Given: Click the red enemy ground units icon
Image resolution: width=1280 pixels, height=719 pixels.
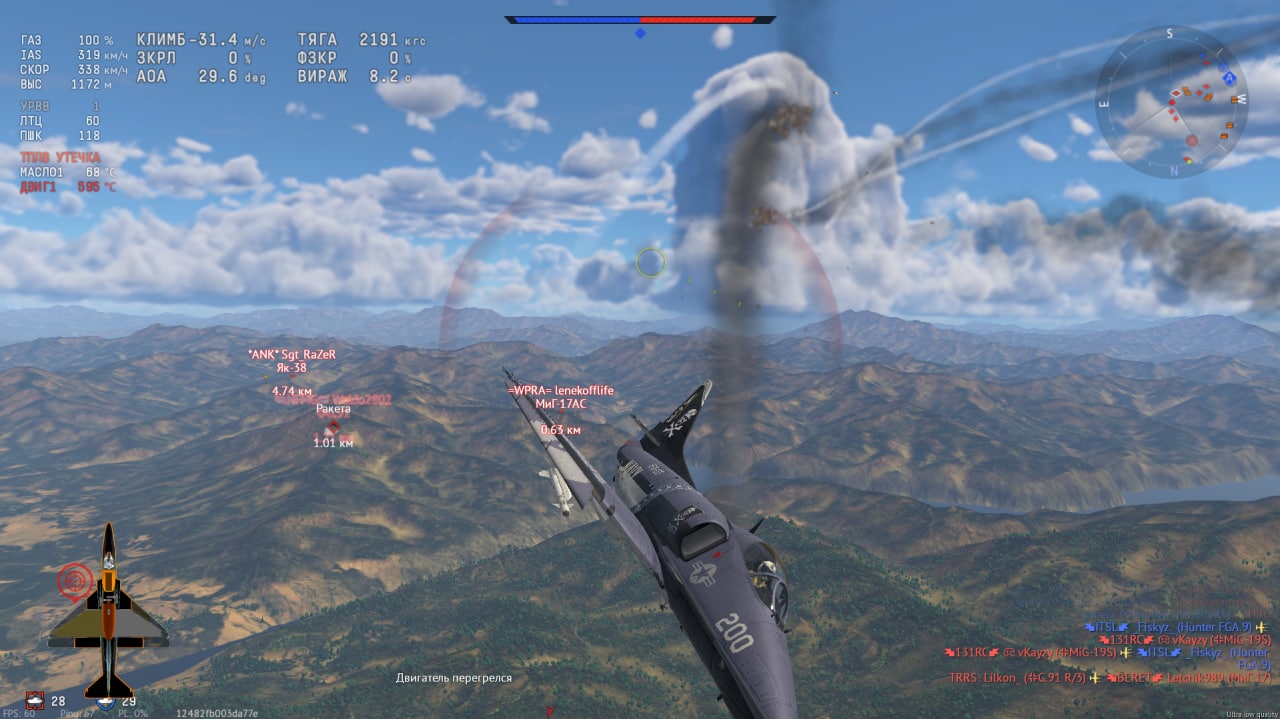Looking at the screenshot, I should [37, 700].
